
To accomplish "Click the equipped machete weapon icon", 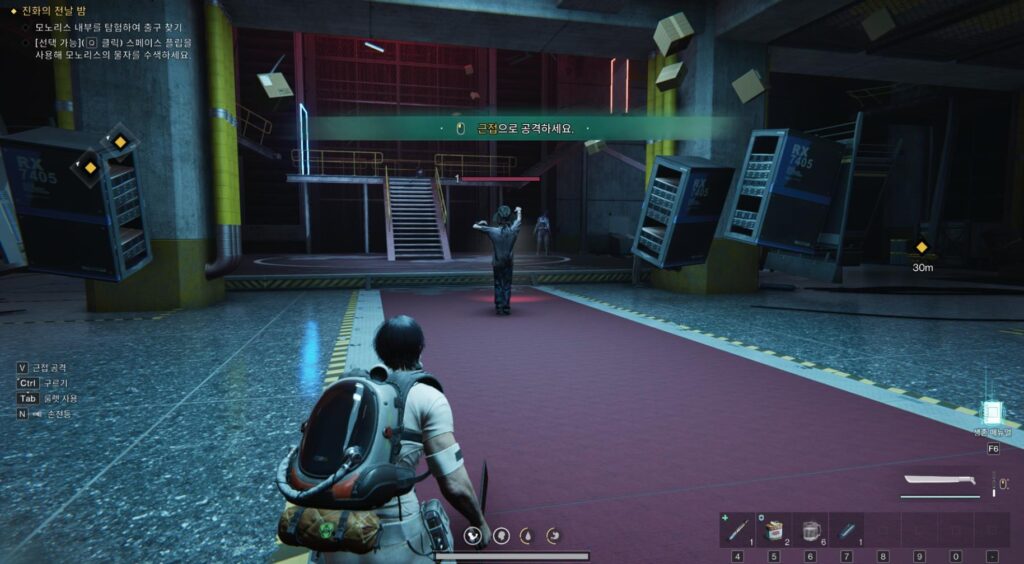I will 939,482.
